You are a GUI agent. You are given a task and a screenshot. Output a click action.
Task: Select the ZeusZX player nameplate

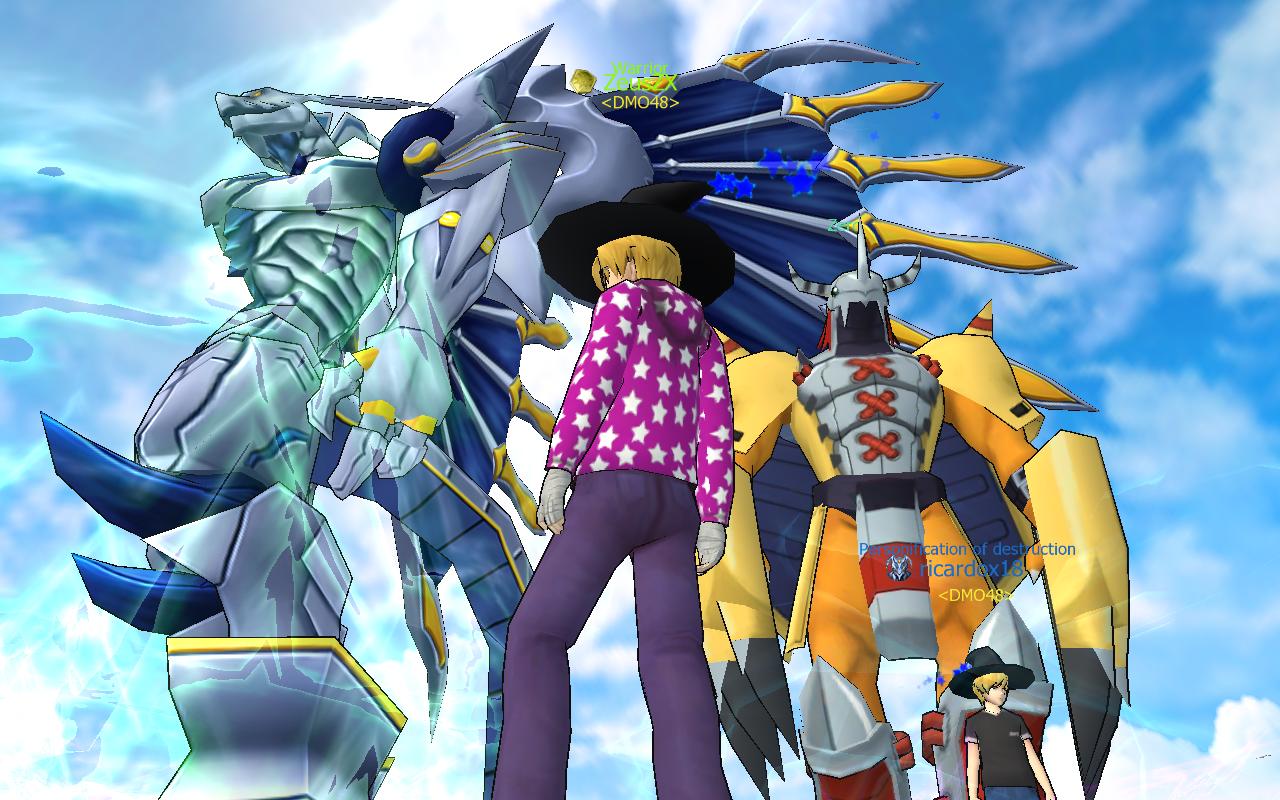tap(640, 84)
